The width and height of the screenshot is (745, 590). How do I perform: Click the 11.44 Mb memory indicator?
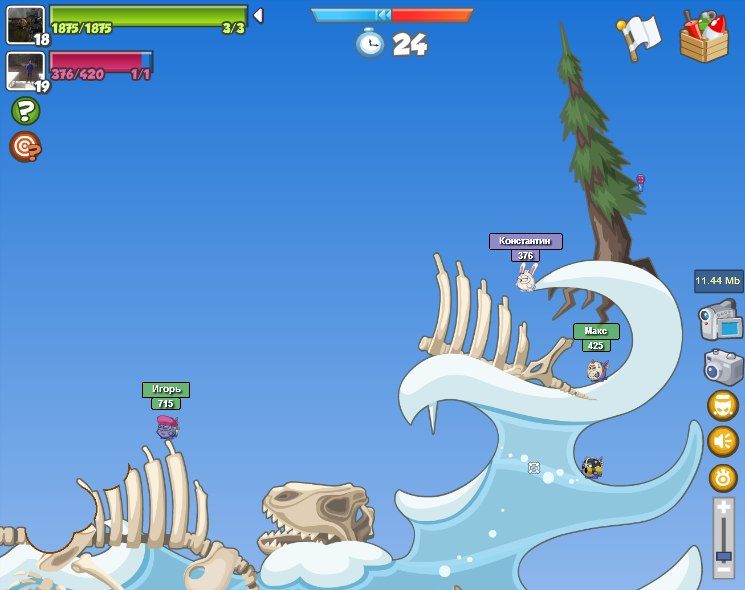[x=718, y=281]
